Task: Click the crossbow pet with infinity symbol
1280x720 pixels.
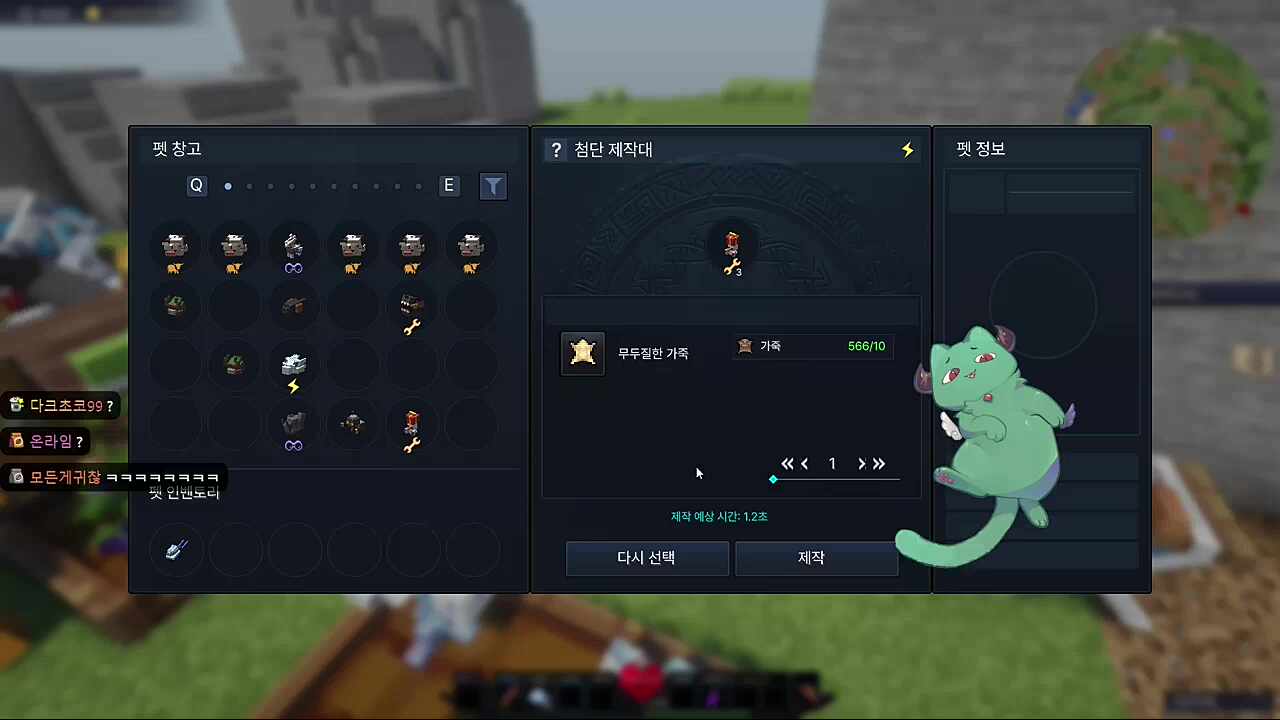Action: pyautogui.click(x=293, y=247)
